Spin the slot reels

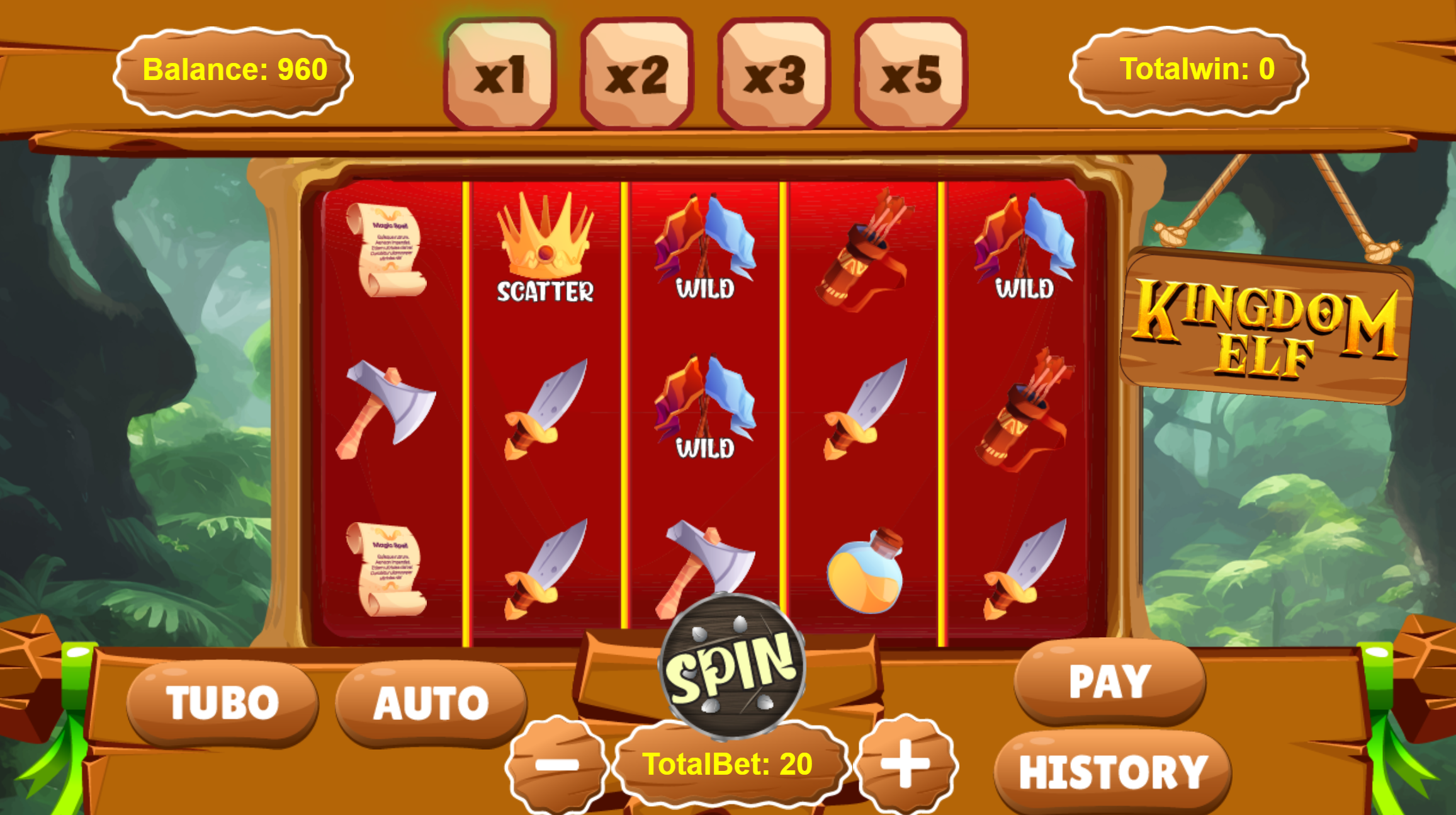point(732,666)
